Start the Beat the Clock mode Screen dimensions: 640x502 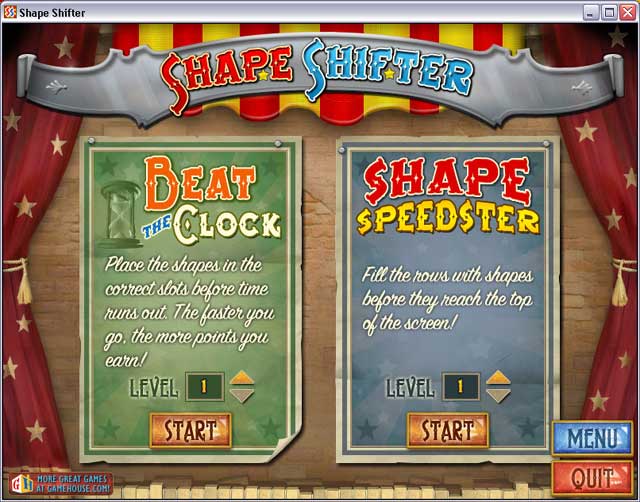190,431
